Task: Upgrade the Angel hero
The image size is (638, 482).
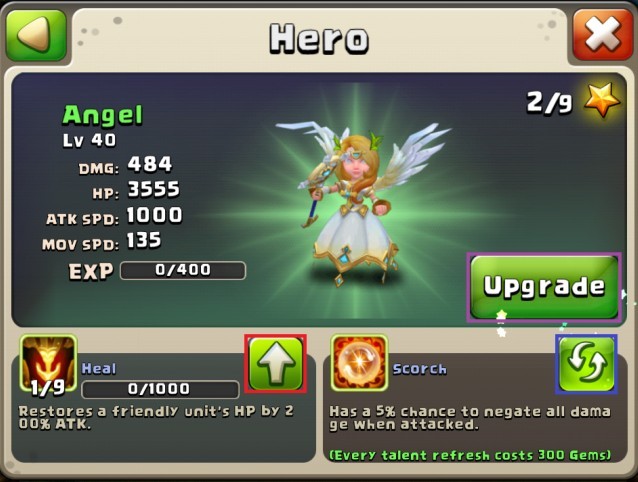Action: click(544, 287)
